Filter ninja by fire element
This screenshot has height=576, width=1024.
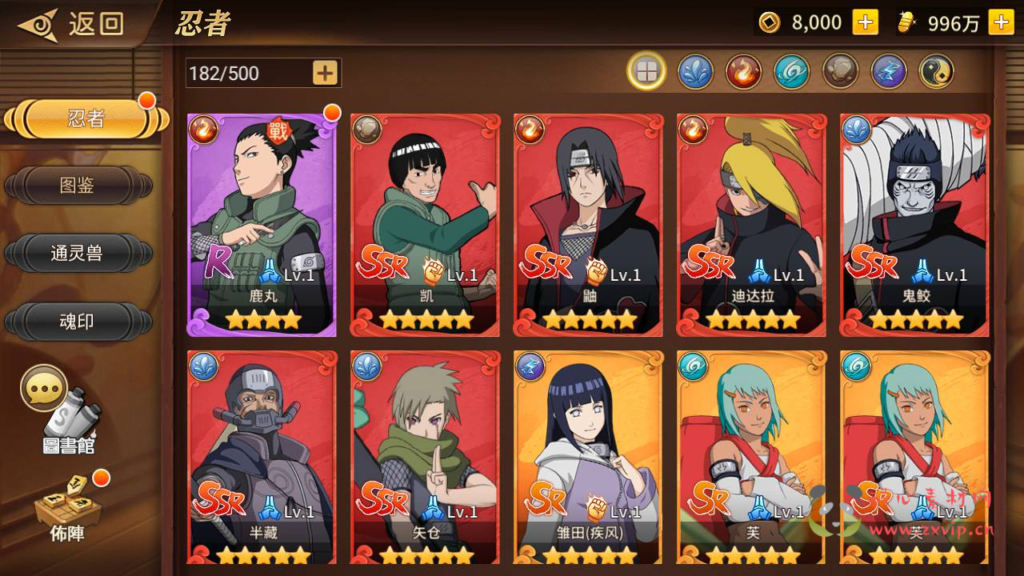[743, 71]
